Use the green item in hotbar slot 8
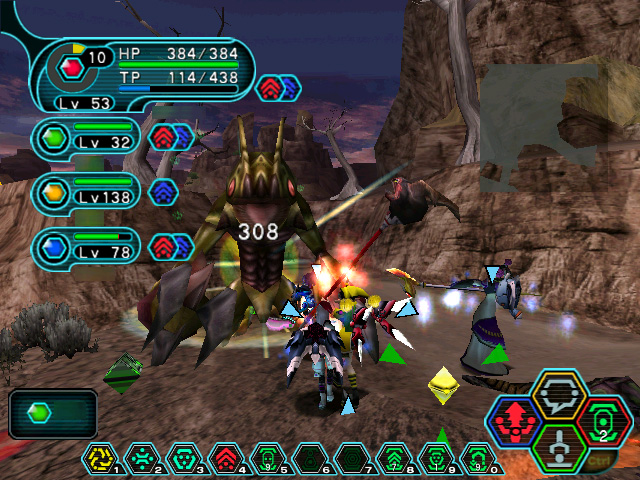 393,459
